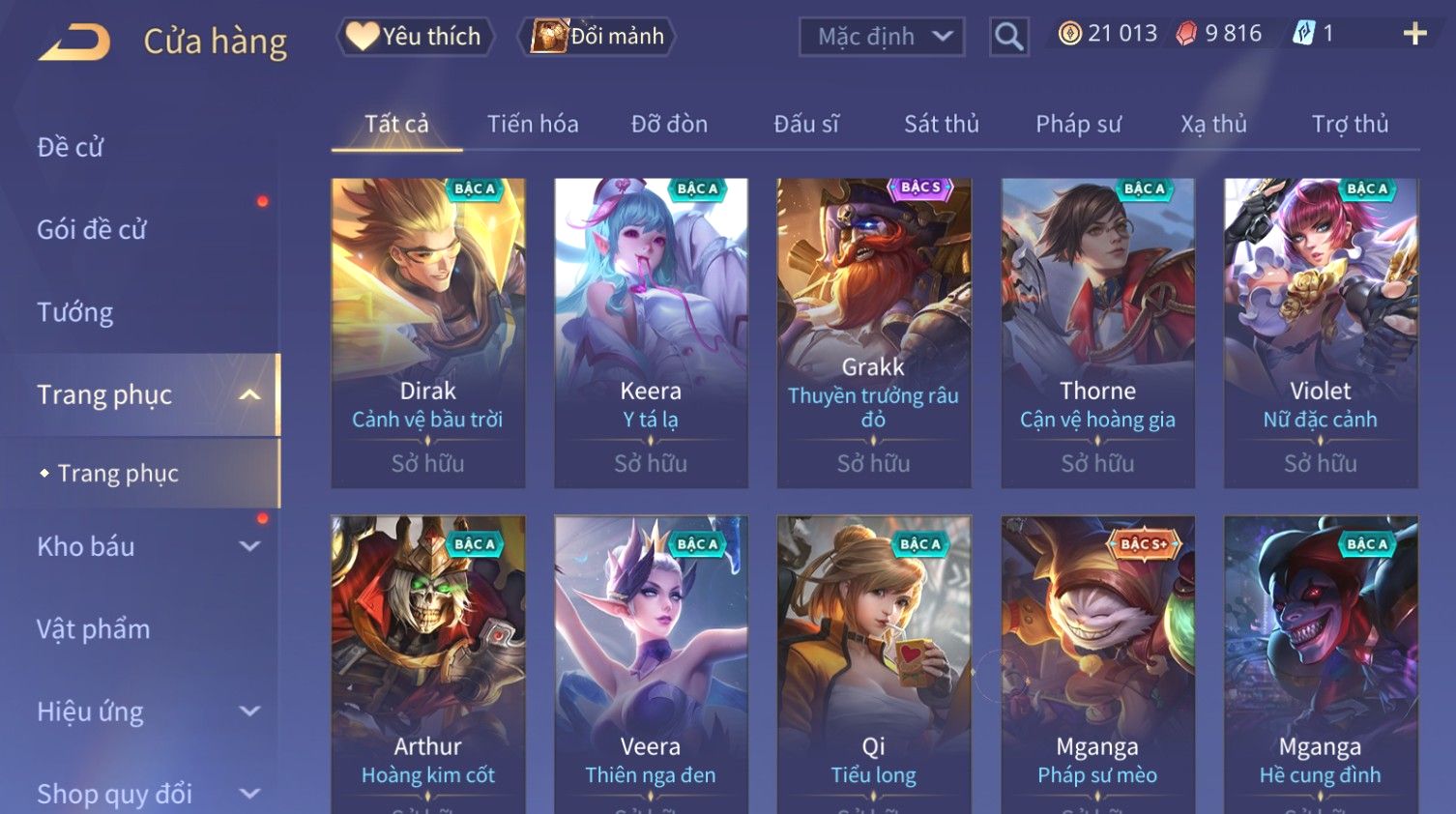
Task: Go back using the arrow button
Action: point(74,42)
